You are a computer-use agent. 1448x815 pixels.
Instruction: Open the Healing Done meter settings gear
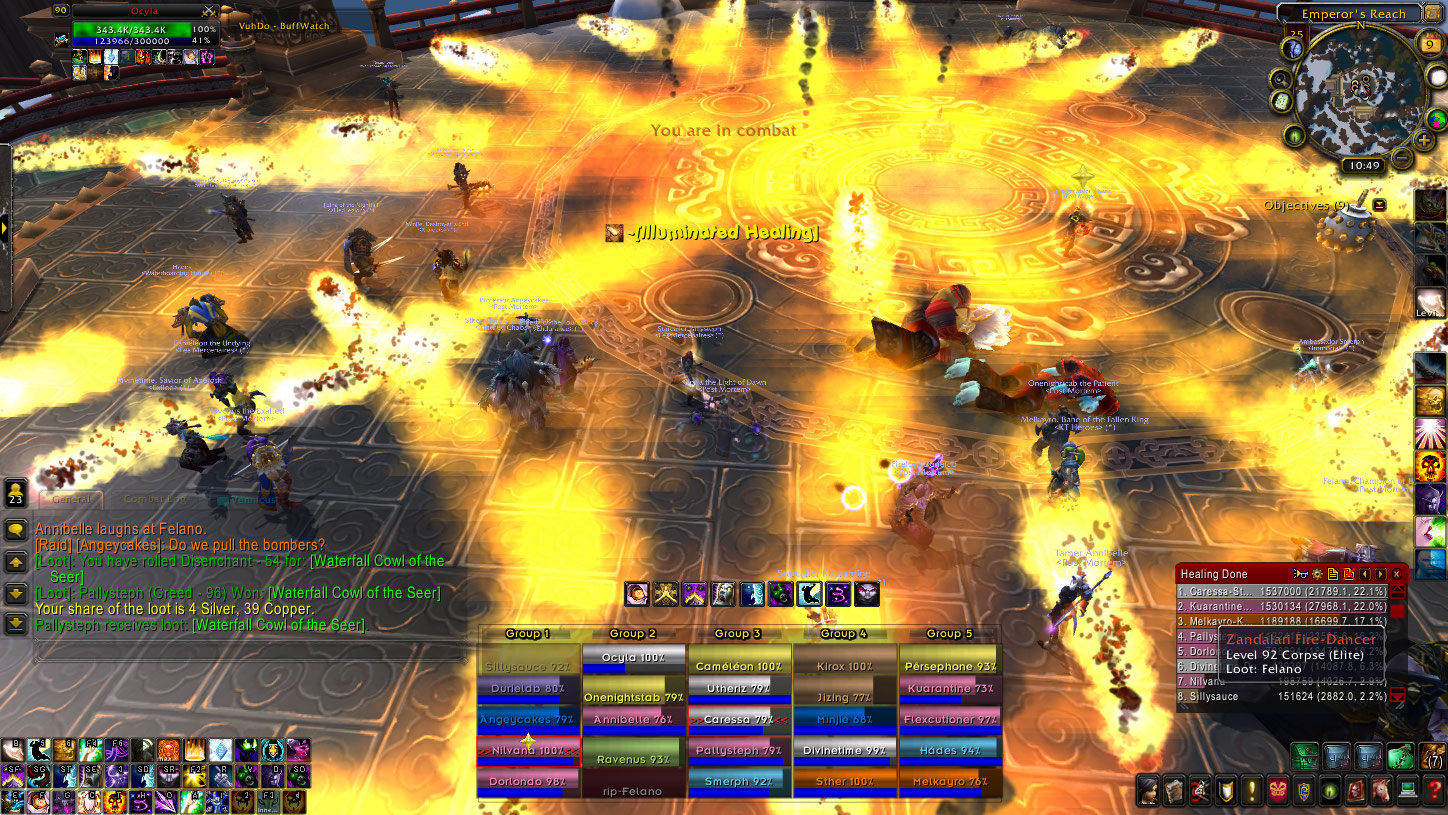tap(1318, 574)
